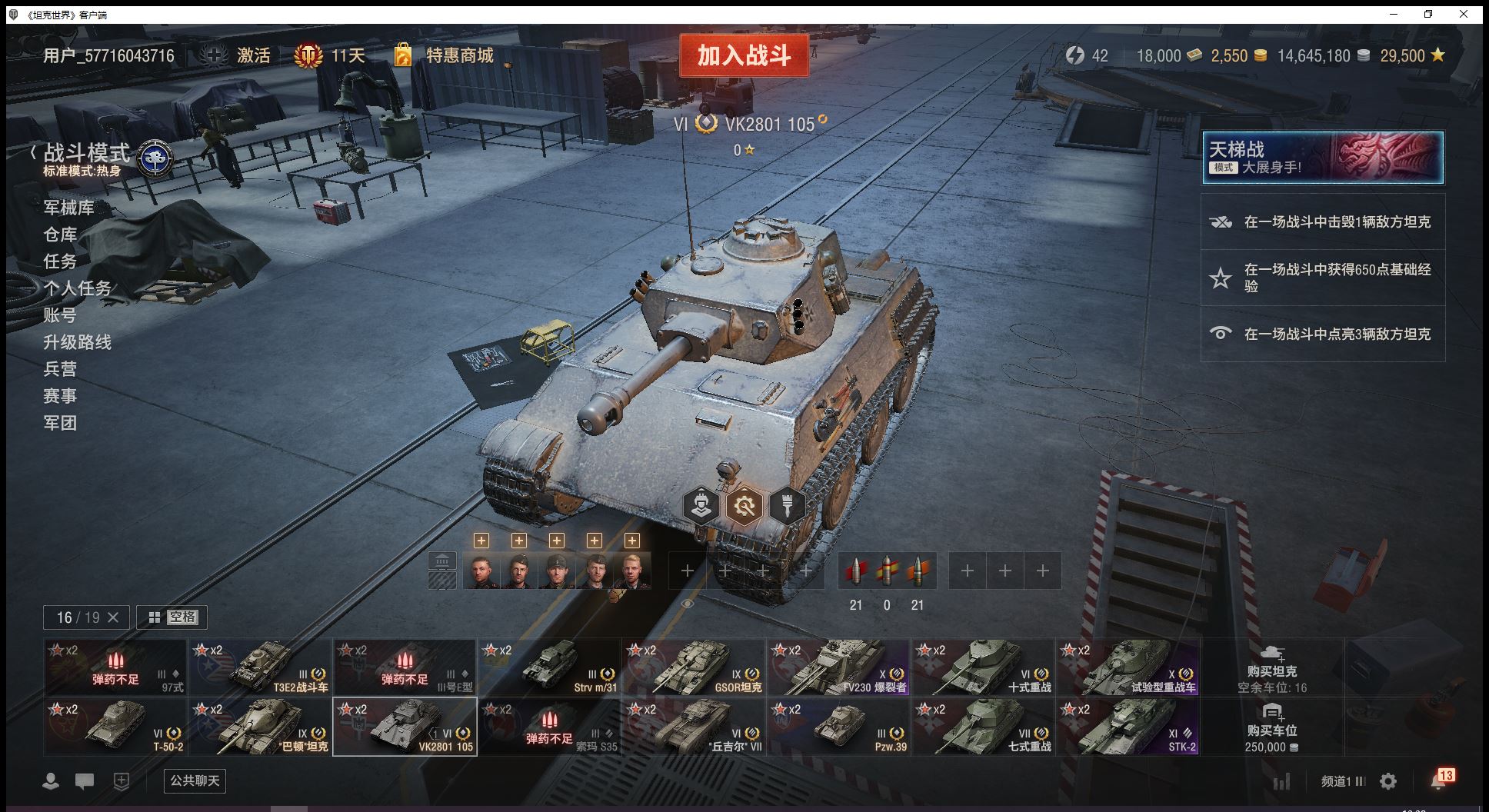Open the 军团 clan menu

coord(60,423)
